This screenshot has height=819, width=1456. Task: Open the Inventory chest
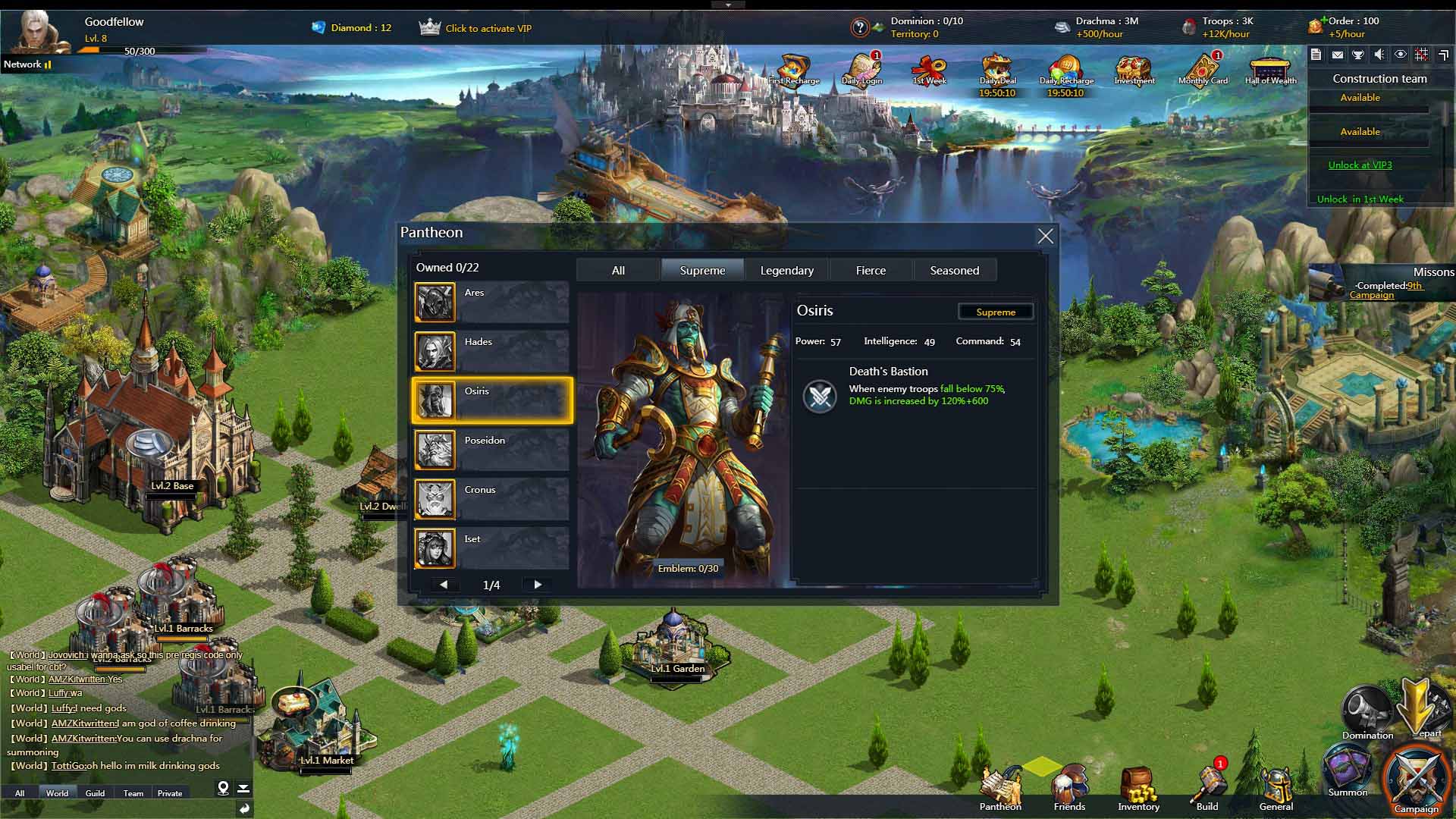point(1137,789)
